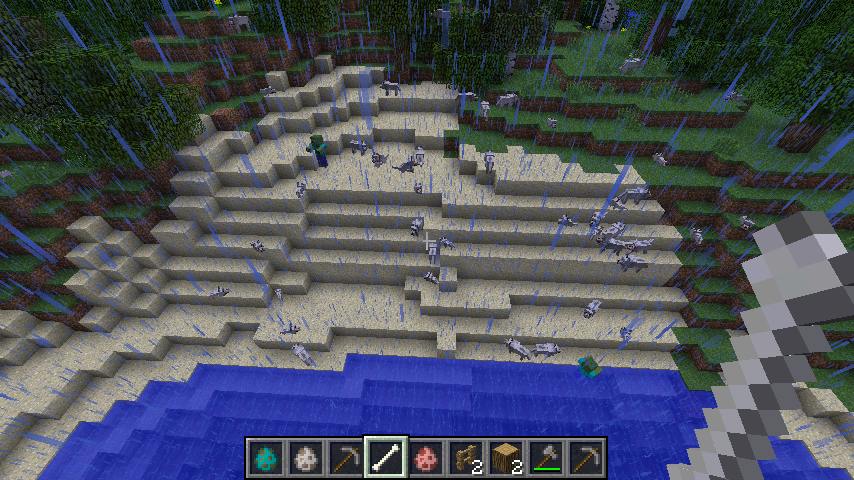Select the bone in the hotbar
Screen dimensions: 854x480
click(x=385, y=457)
